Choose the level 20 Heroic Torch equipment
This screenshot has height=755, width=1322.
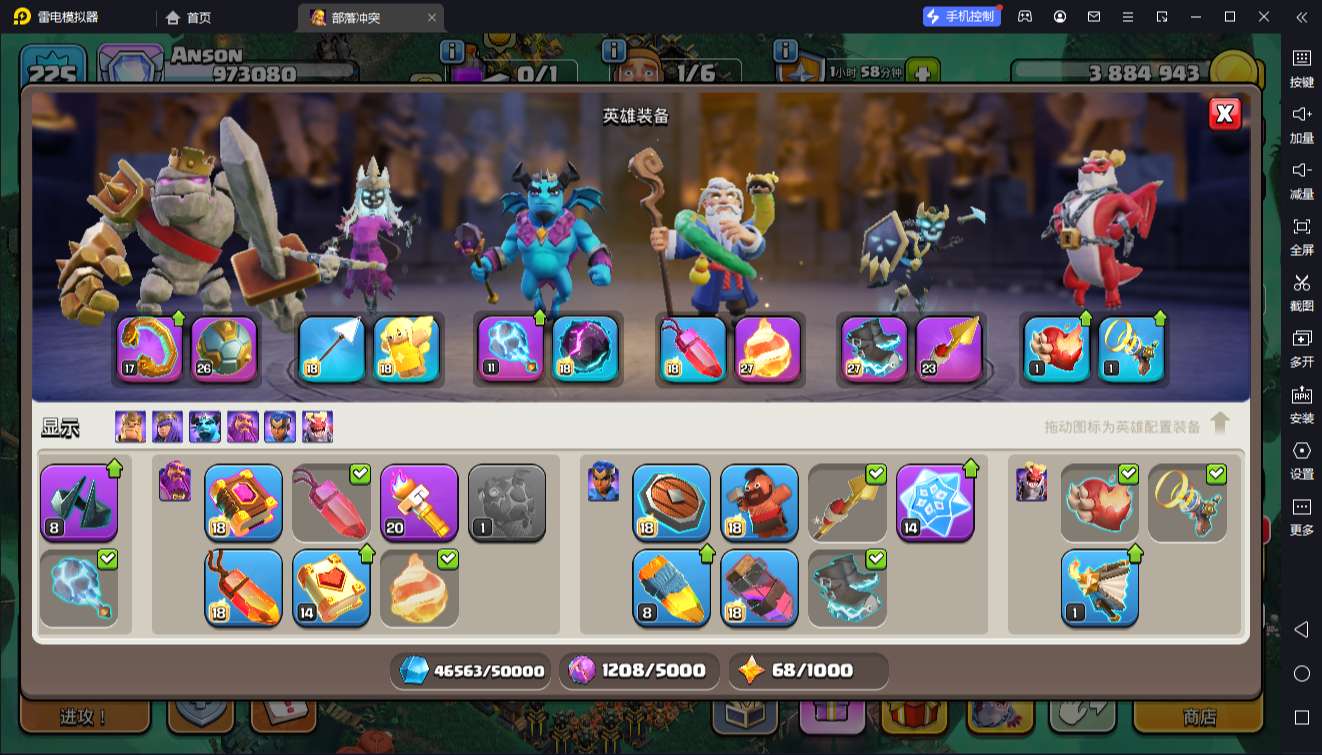point(419,502)
